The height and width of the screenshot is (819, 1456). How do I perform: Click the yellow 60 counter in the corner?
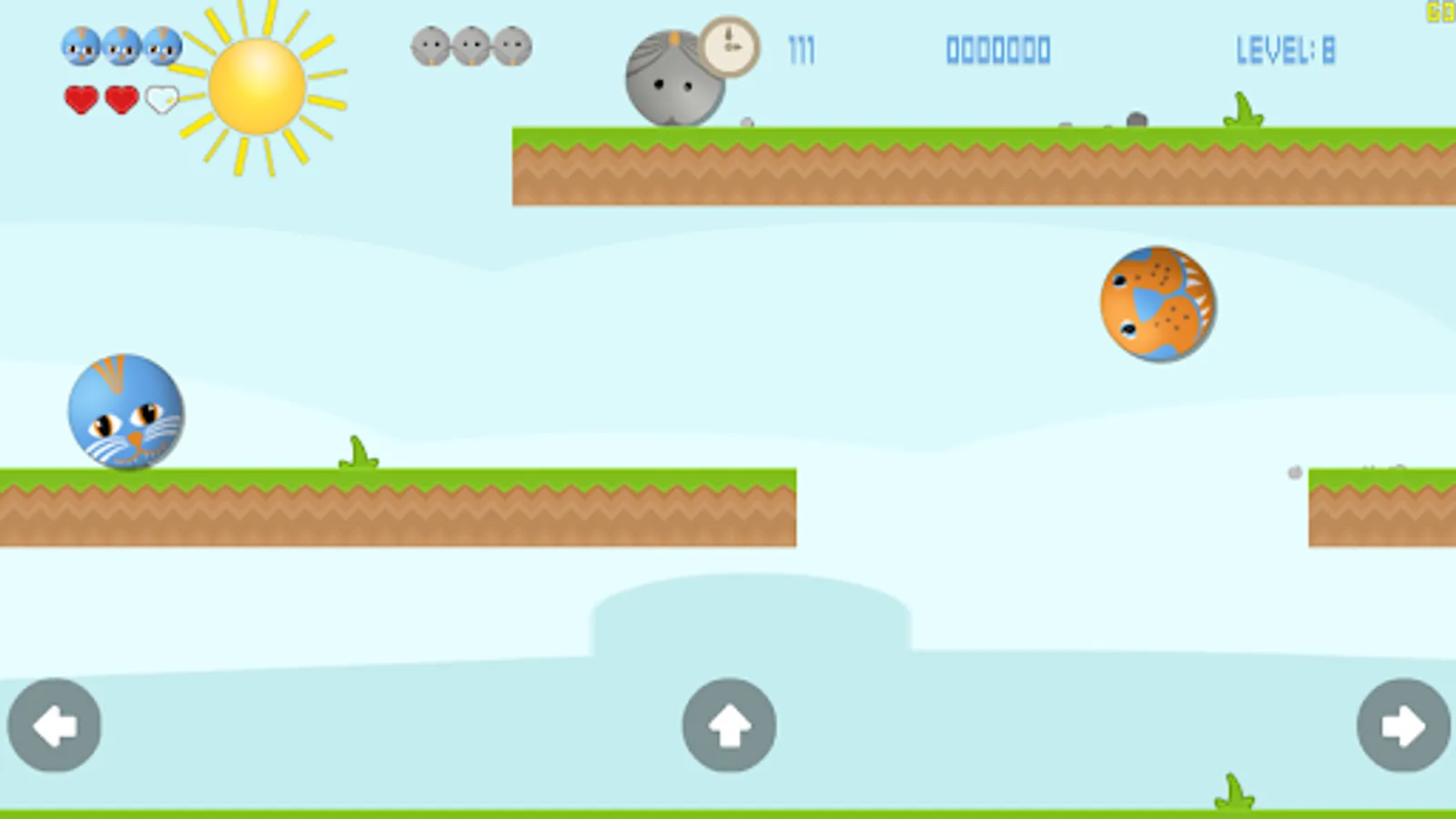pos(1441,13)
